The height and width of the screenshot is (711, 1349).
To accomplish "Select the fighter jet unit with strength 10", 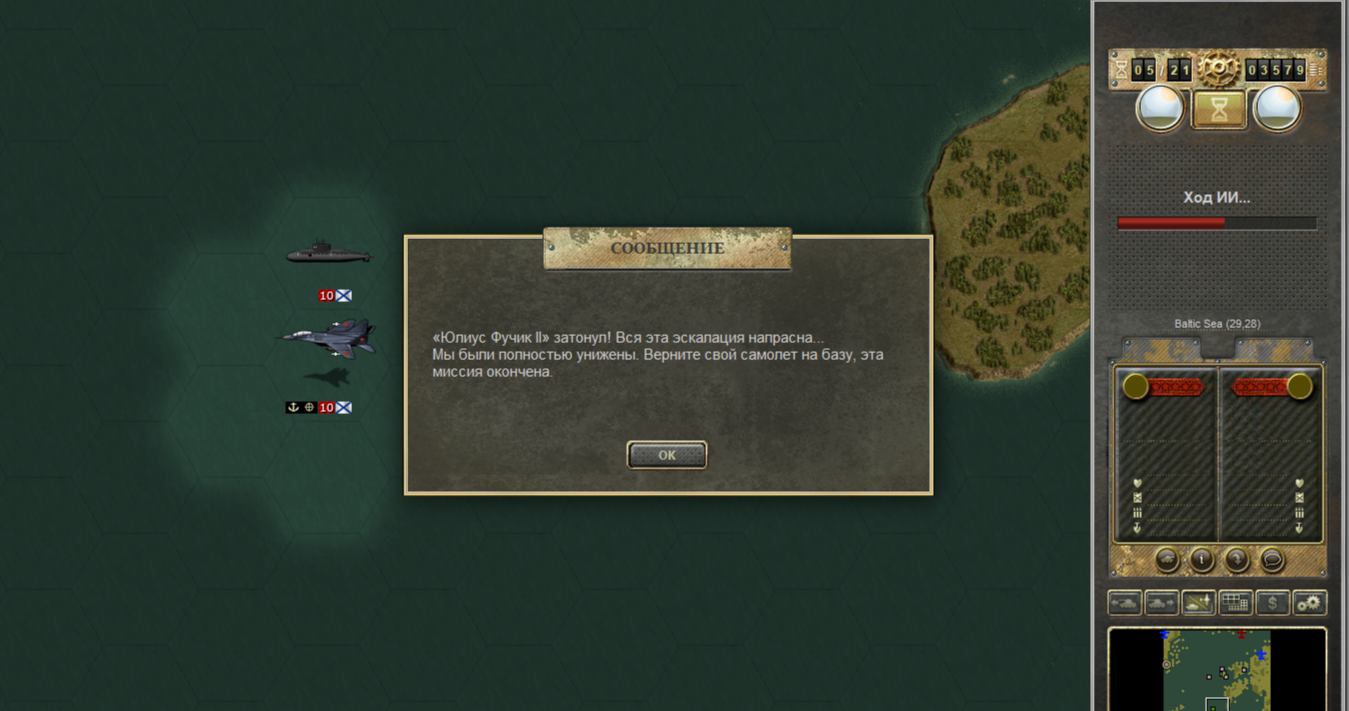I will pos(329,338).
